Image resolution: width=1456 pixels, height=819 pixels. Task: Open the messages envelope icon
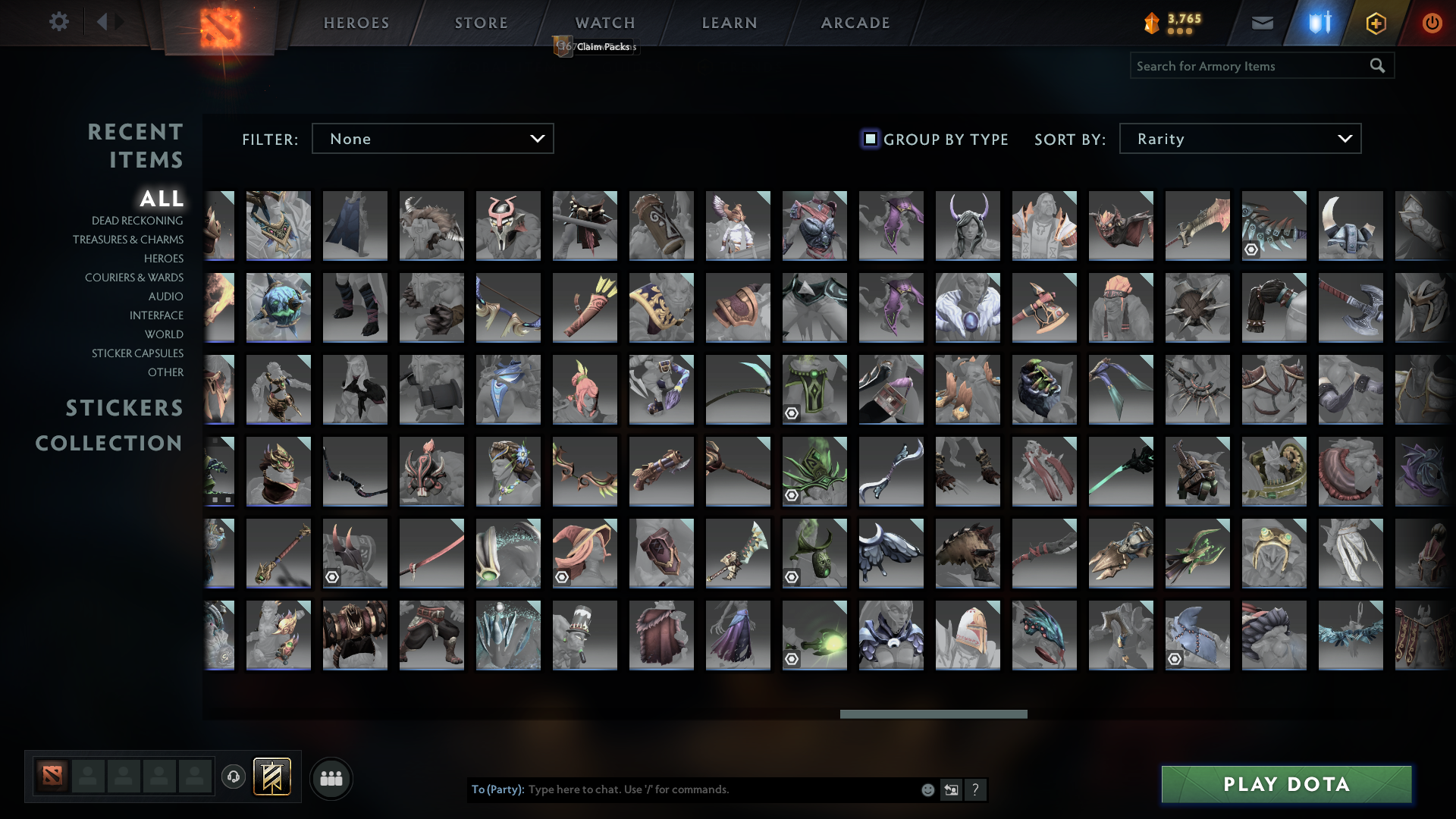(1262, 23)
